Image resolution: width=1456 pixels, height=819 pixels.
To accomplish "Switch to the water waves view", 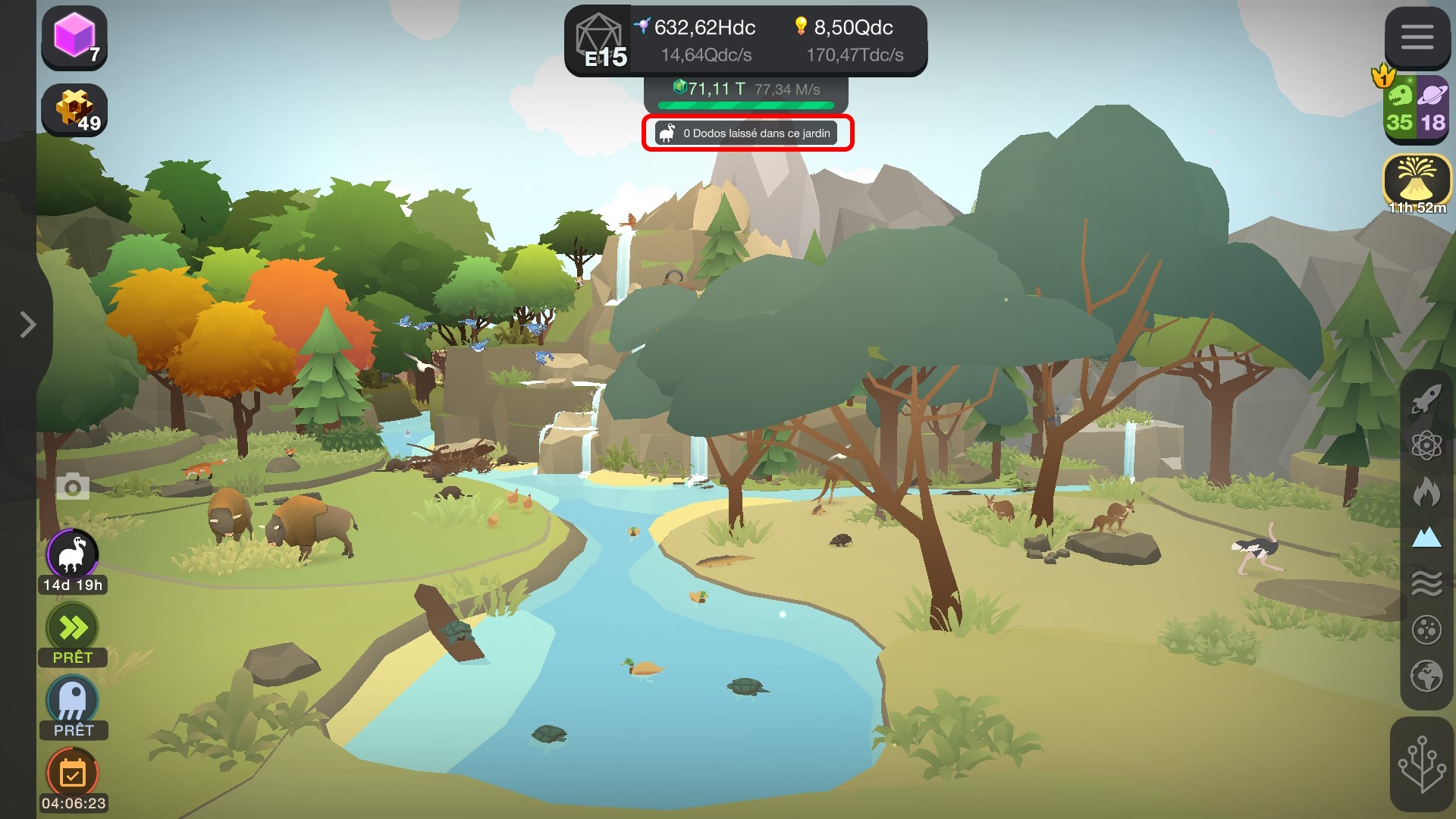I will pyautogui.click(x=1426, y=584).
